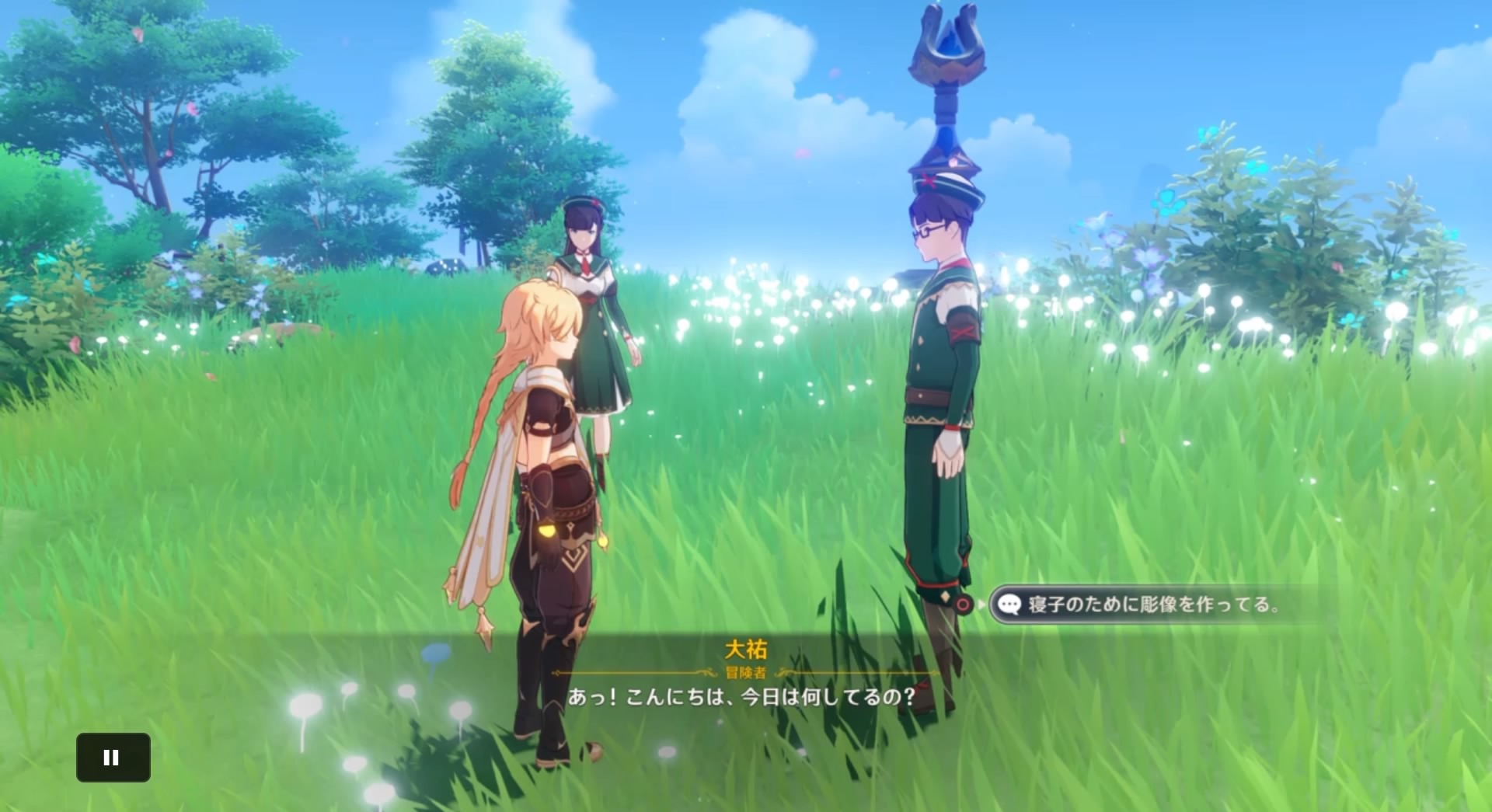Click Daiyu, the NPC wearing glasses
This screenshot has height=812, width=1492.
coord(940,389)
